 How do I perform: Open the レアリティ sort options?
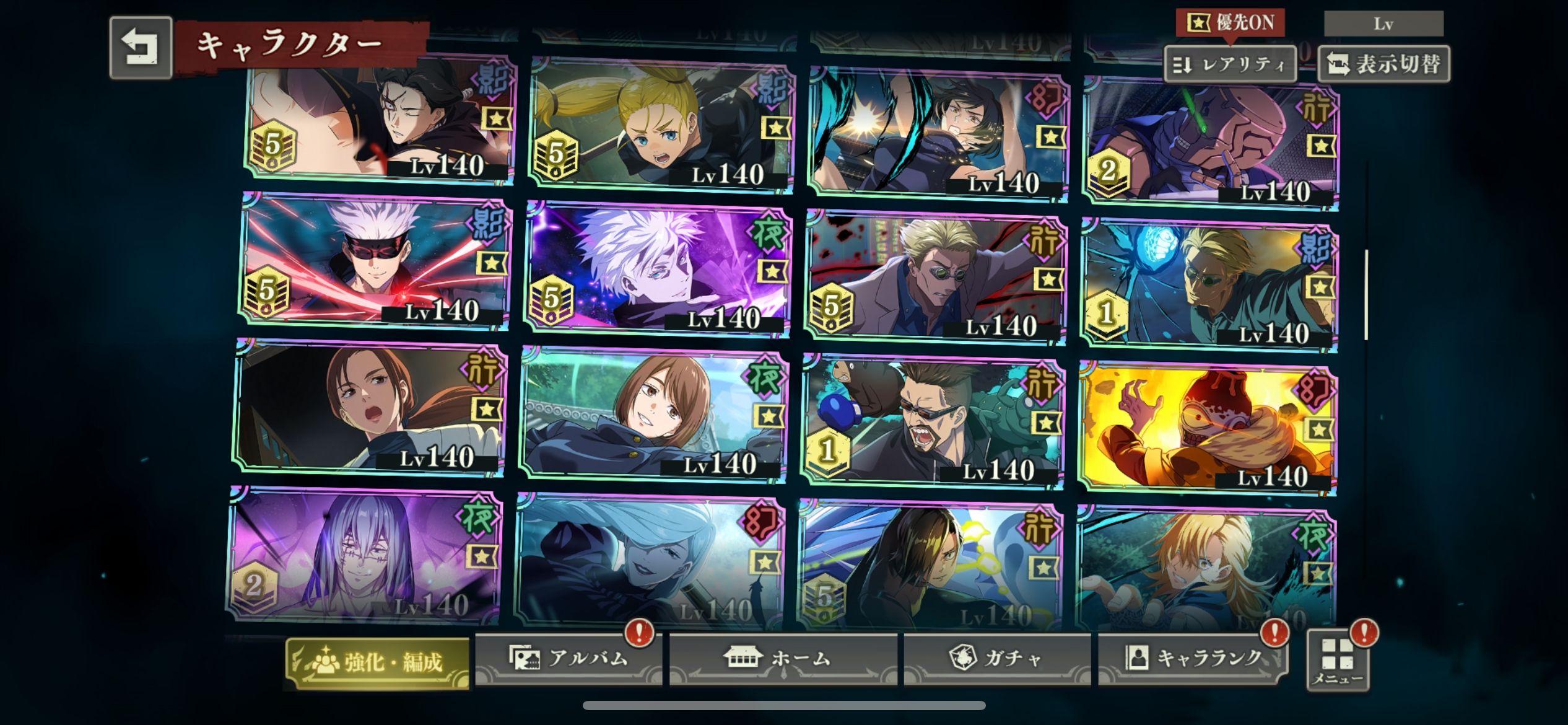point(1230,64)
